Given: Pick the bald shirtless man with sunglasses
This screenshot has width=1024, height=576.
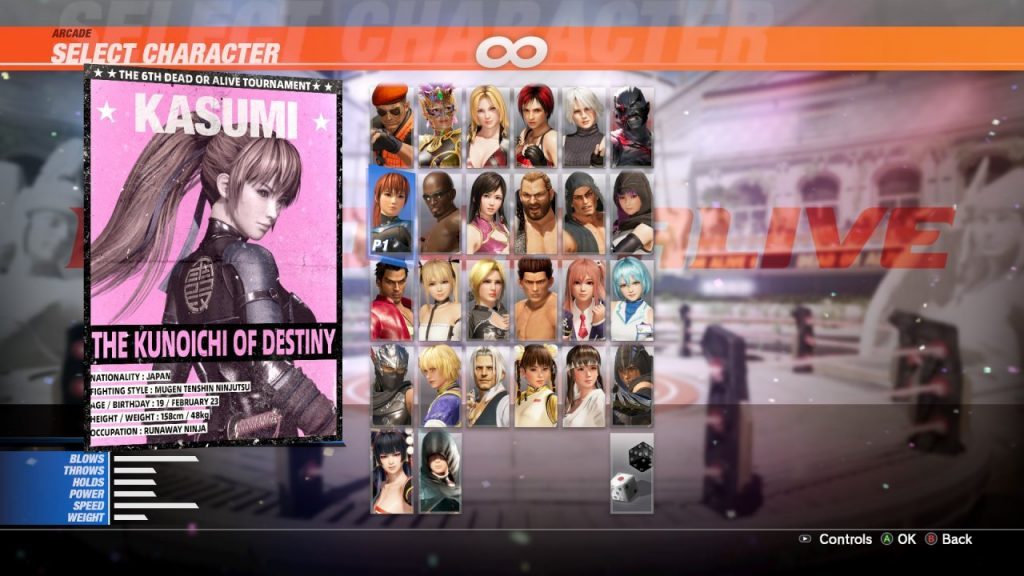Looking at the screenshot, I should click(x=439, y=212).
